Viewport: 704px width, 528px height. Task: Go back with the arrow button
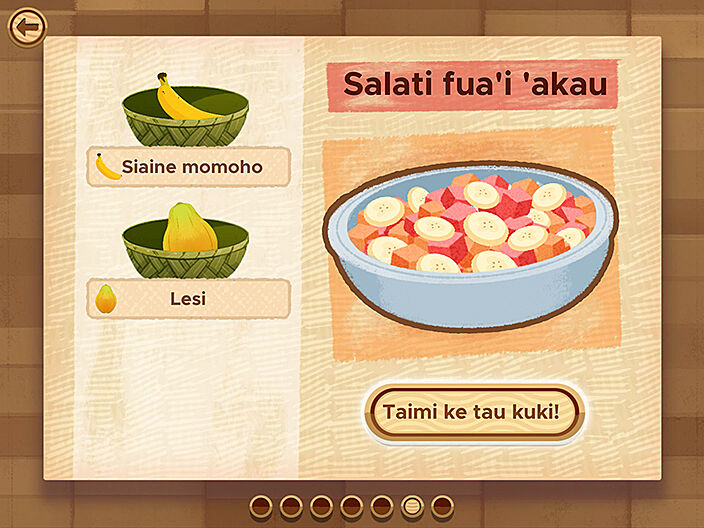coord(27,26)
